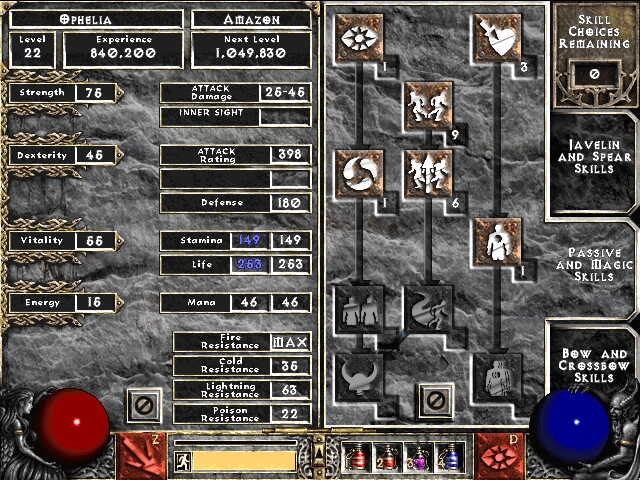This screenshot has width=640, height=480.
Task: Pick the Slow Missiles skill icon
Action: (x=356, y=172)
